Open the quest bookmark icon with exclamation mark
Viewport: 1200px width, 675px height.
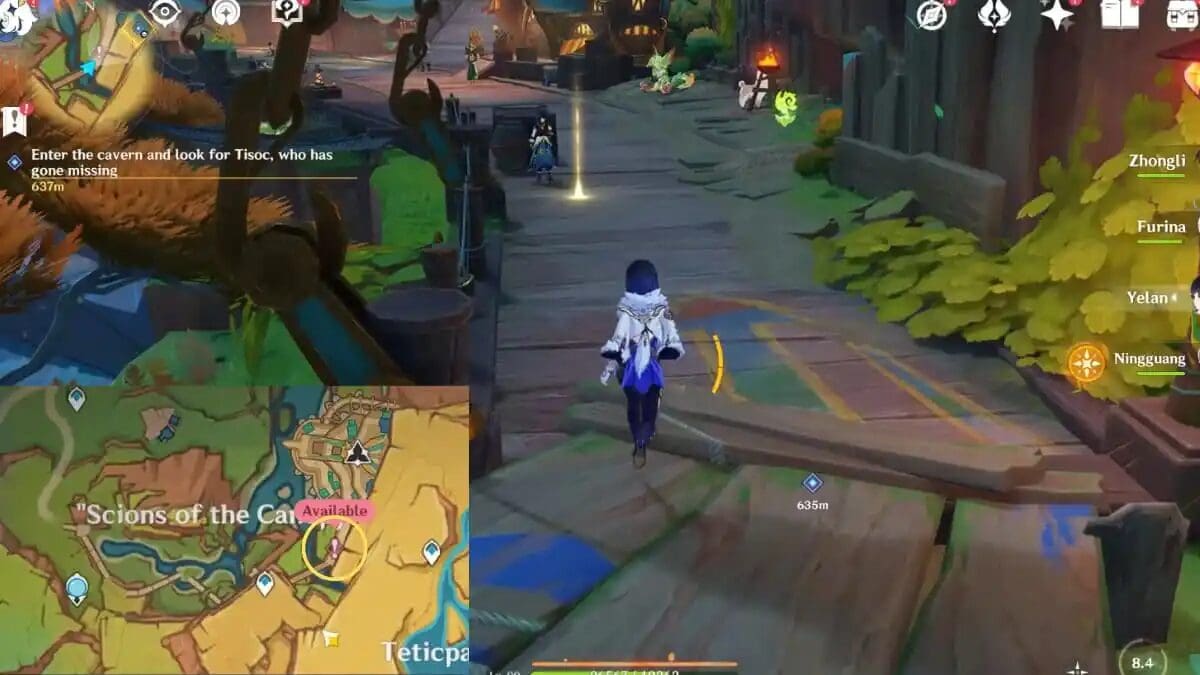(x=15, y=120)
